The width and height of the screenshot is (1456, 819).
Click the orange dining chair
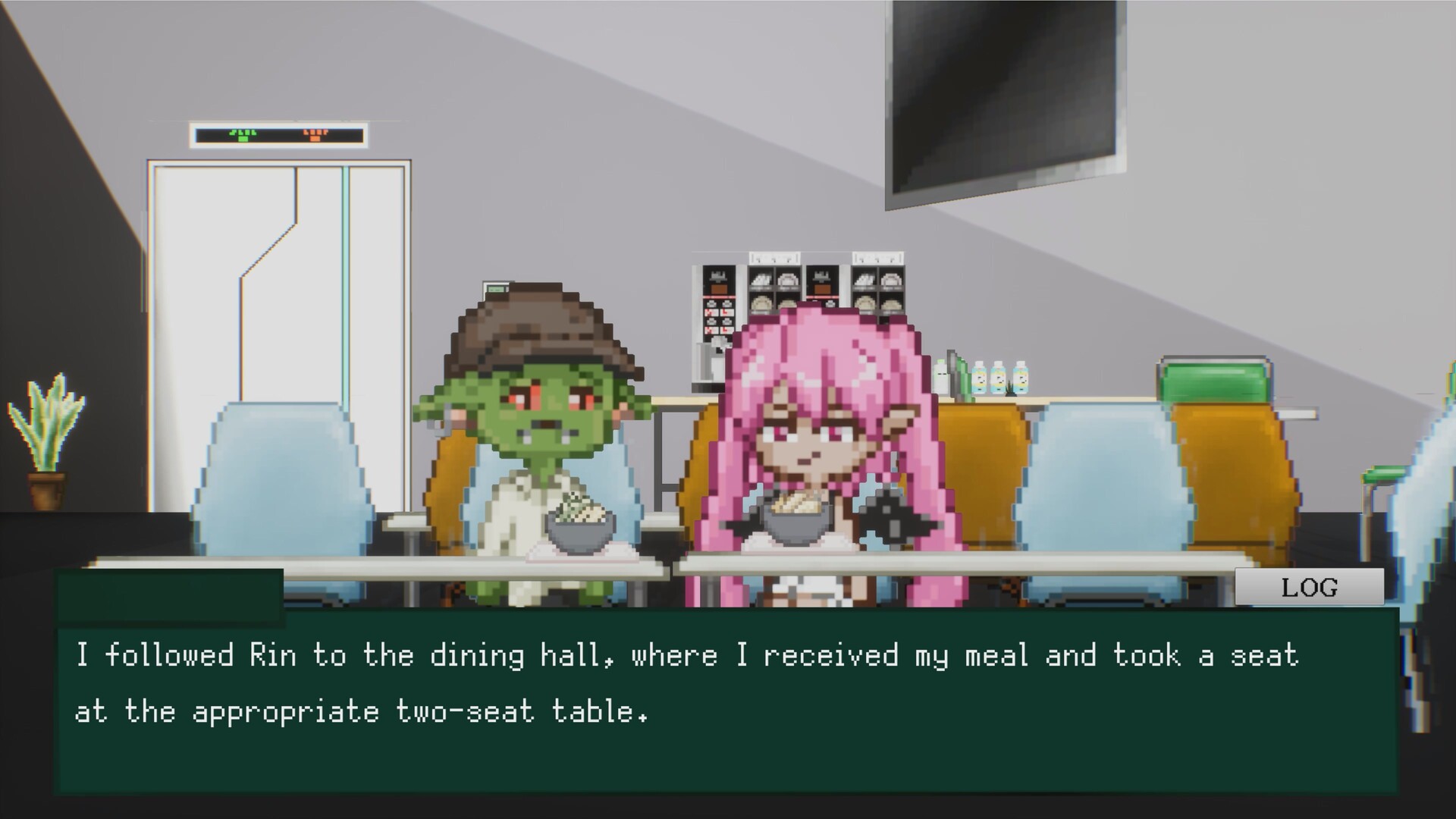click(x=986, y=478)
